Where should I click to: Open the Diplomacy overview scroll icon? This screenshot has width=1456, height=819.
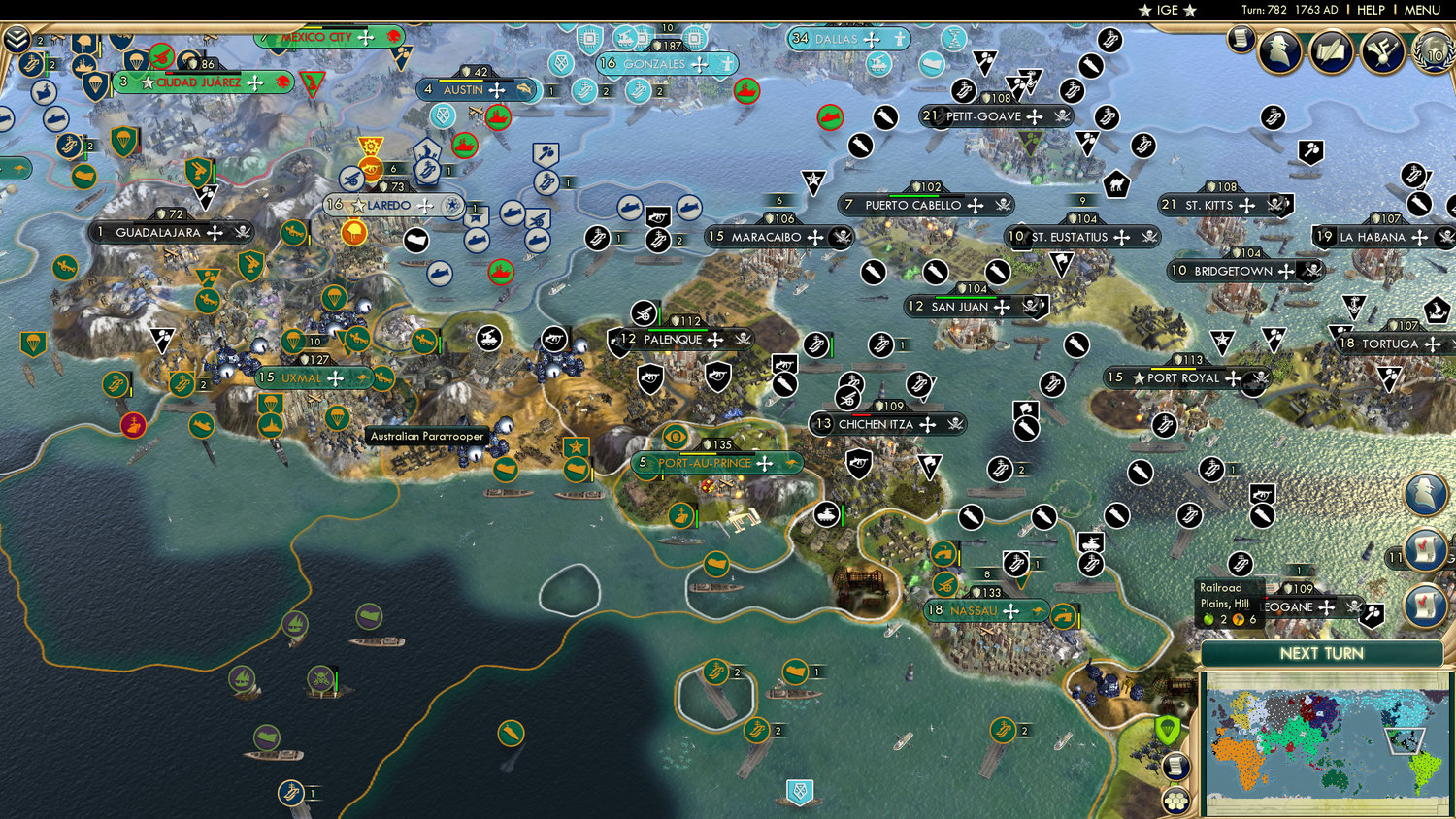[1331, 51]
